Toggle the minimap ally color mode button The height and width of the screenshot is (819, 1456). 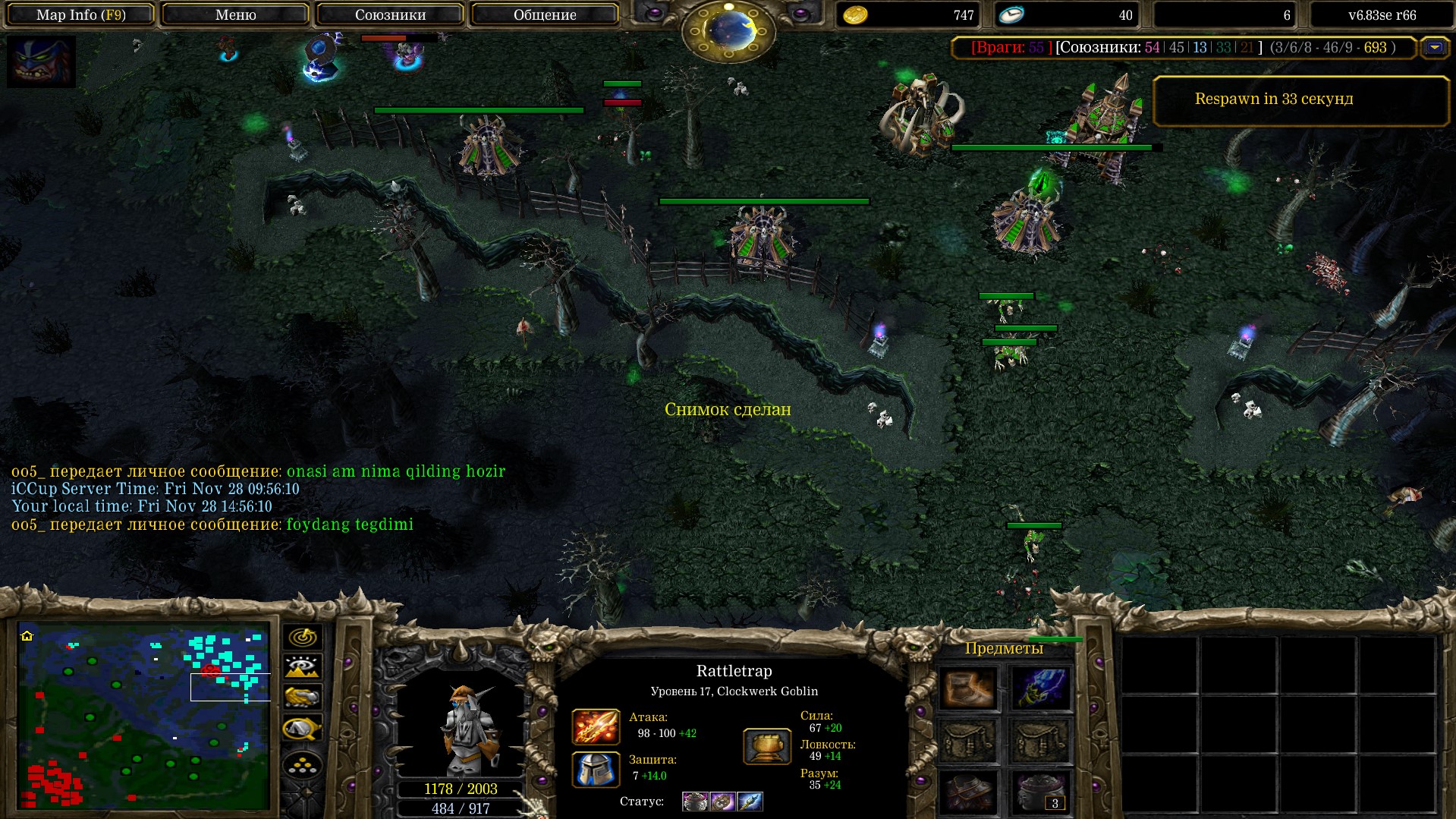tap(302, 697)
